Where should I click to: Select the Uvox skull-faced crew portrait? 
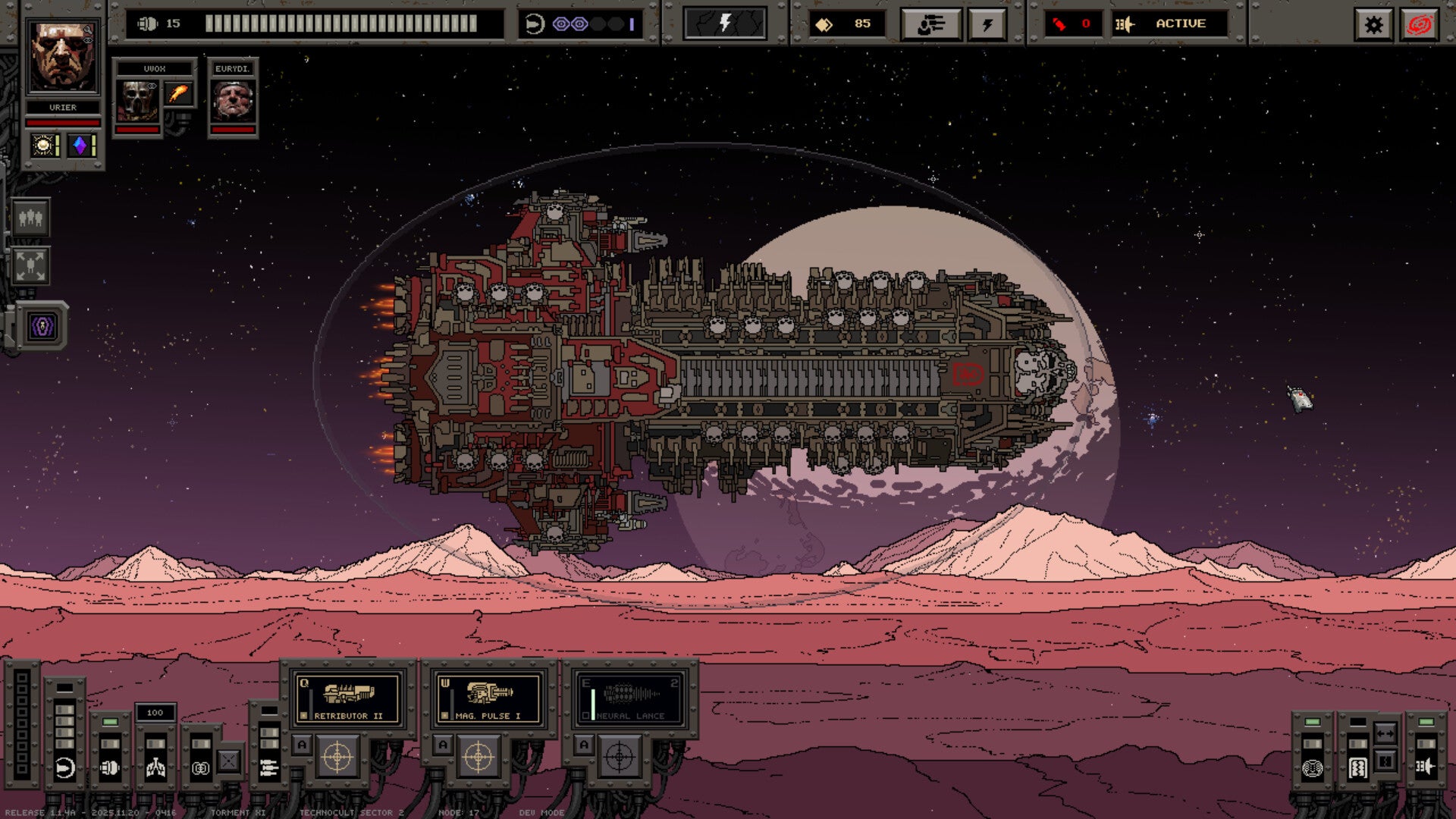click(x=137, y=101)
